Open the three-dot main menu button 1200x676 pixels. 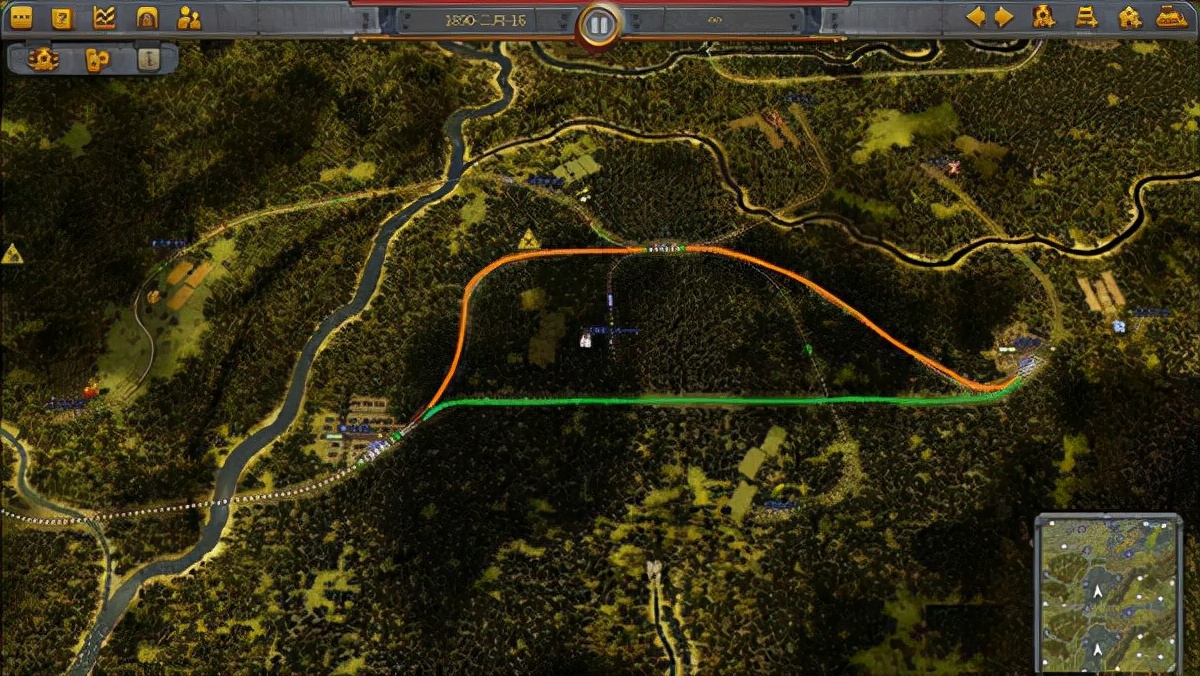pos(20,17)
